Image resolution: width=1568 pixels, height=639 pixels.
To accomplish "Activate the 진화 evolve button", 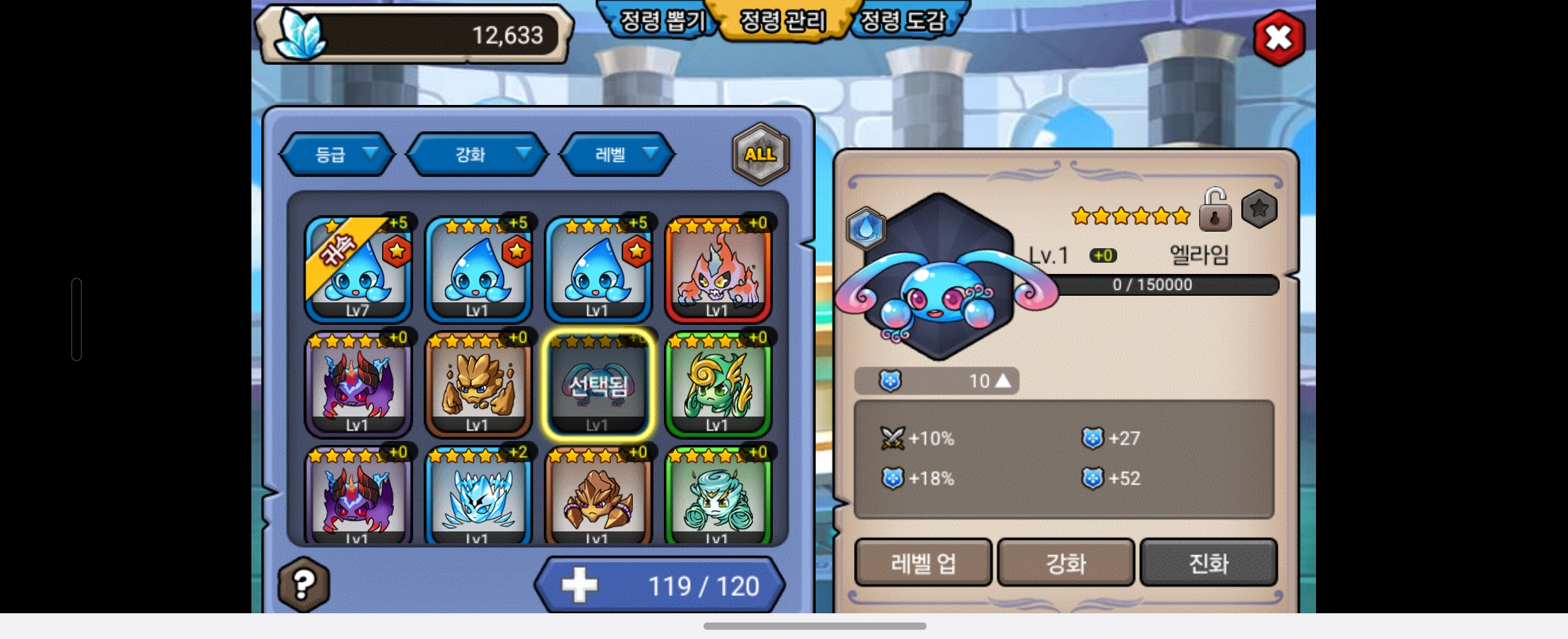I will click(x=1208, y=563).
